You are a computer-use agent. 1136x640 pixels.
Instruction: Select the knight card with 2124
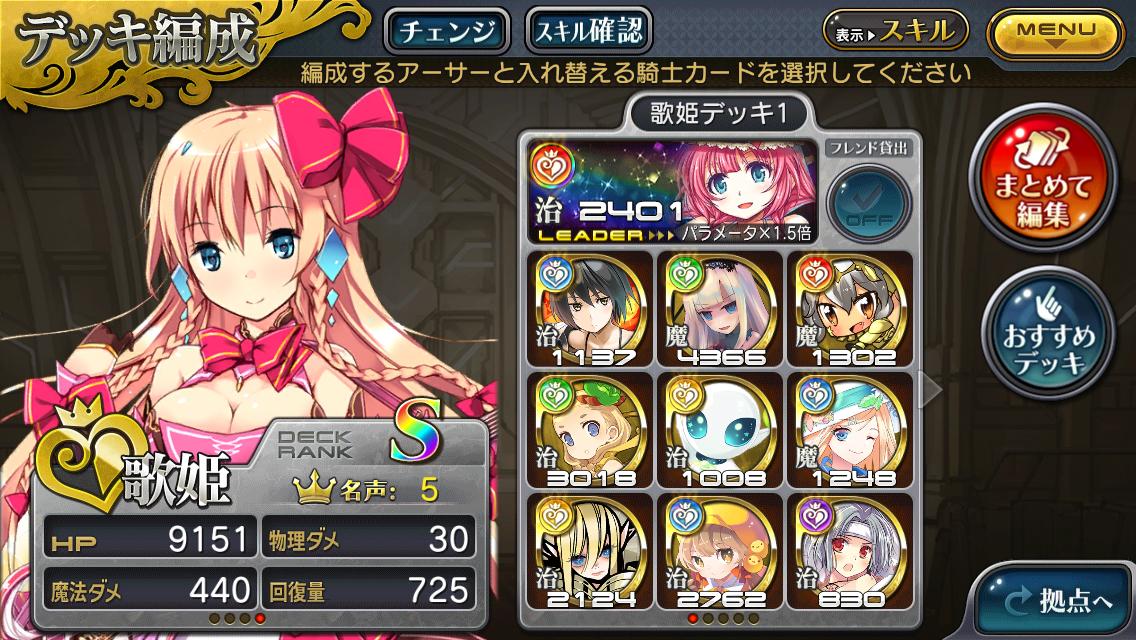tap(590, 550)
